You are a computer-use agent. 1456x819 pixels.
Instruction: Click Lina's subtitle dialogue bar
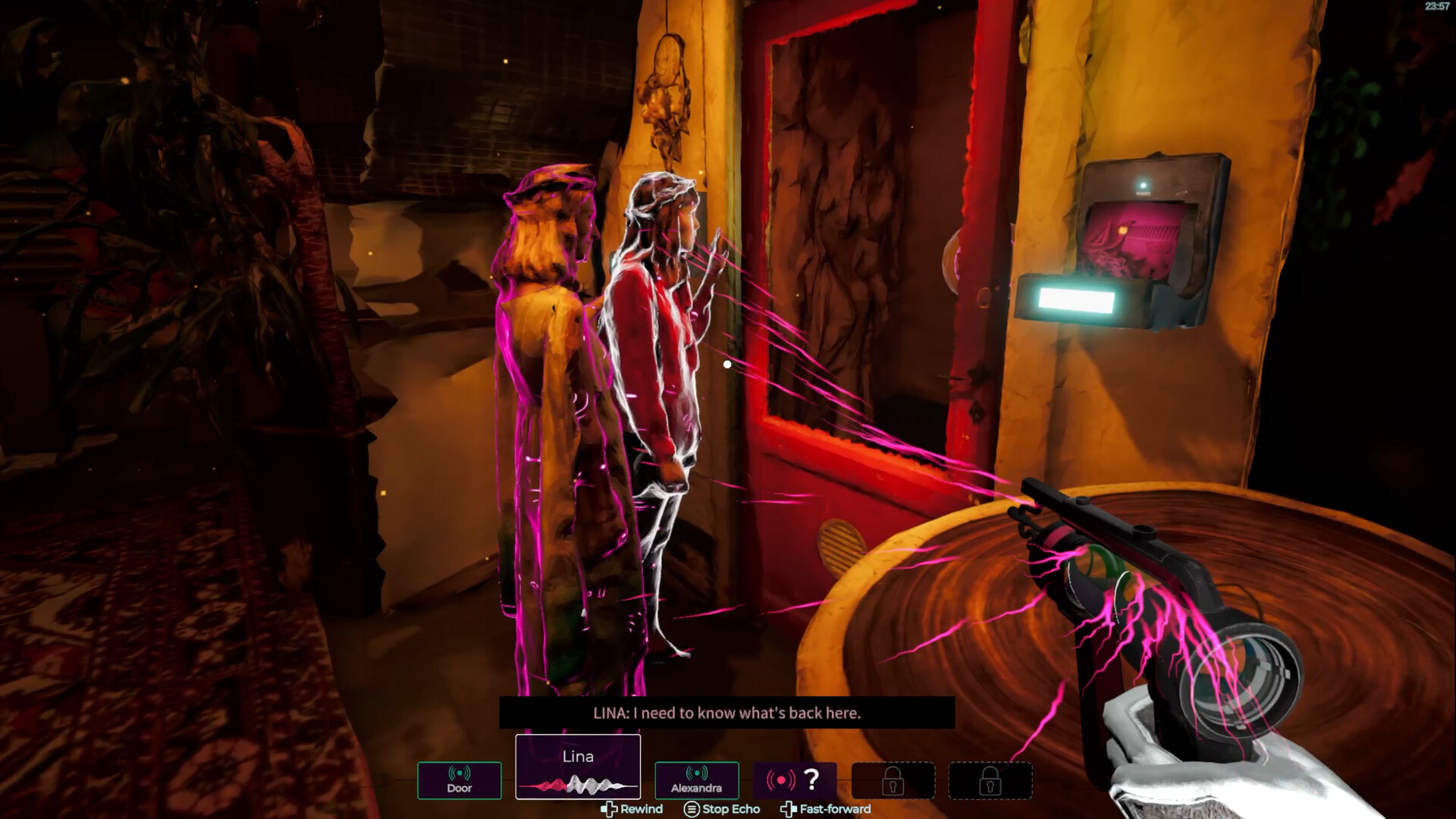pos(726,713)
